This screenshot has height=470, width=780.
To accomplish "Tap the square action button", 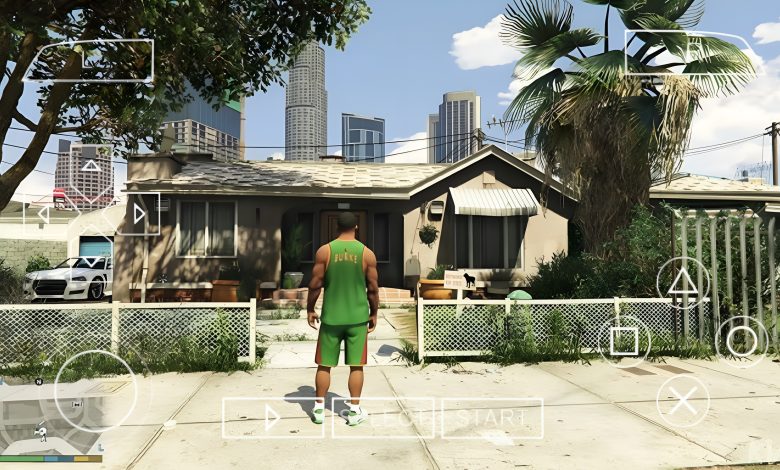I will [x=624, y=342].
